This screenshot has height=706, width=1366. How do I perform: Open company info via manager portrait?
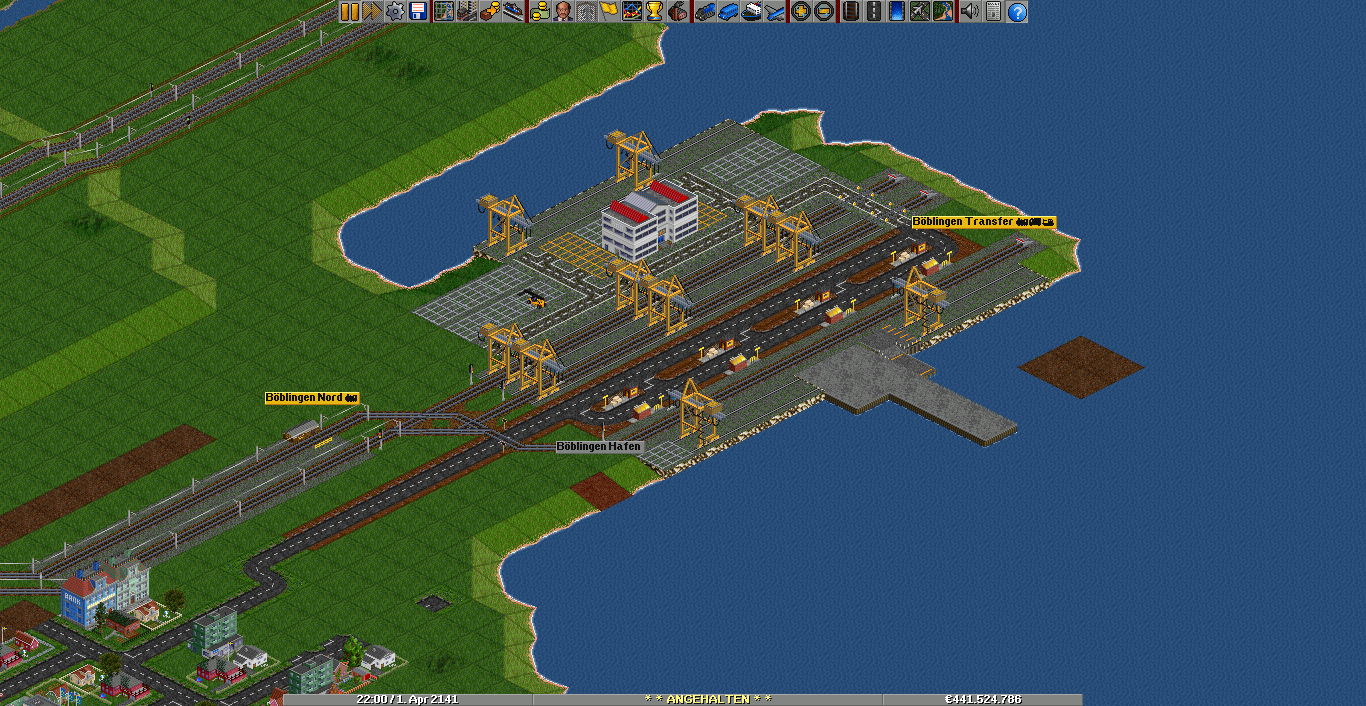(x=563, y=12)
